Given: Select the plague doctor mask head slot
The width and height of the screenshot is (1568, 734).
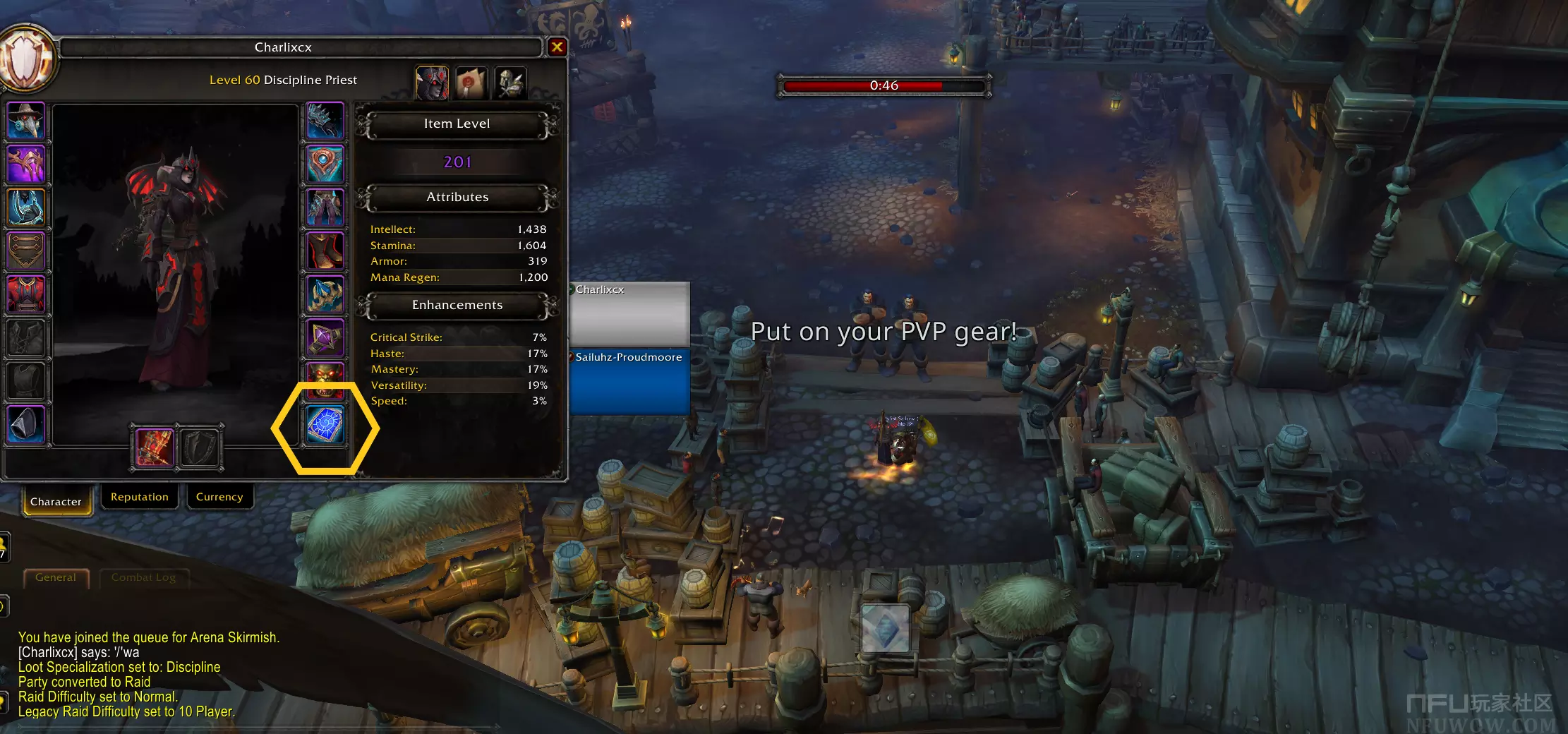Looking at the screenshot, I should [x=26, y=120].
